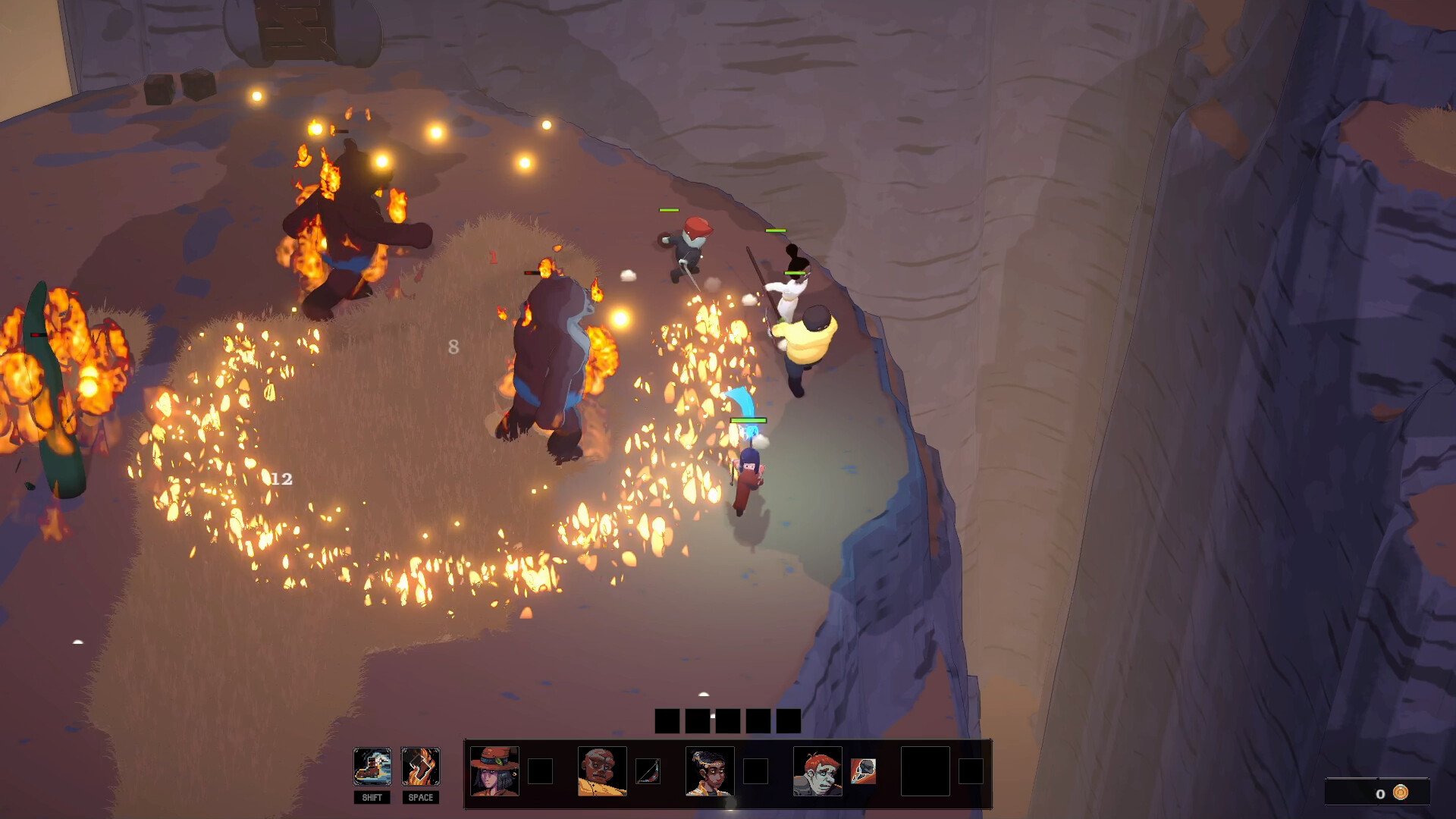1456x819 pixels.
Task: Select the portrait of the dark-haired woman
Action: click(709, 770)
